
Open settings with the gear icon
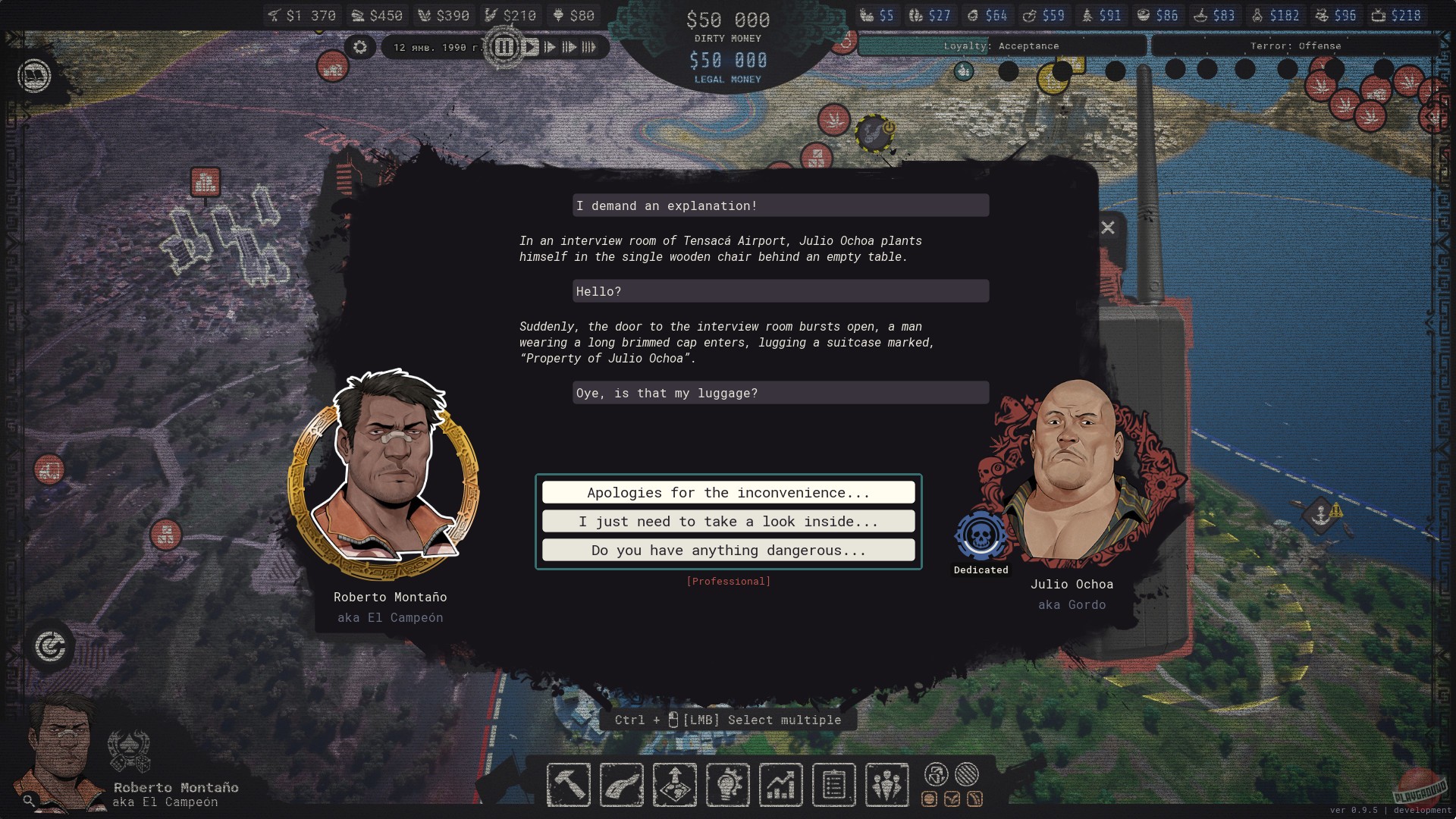pos(360,47)
